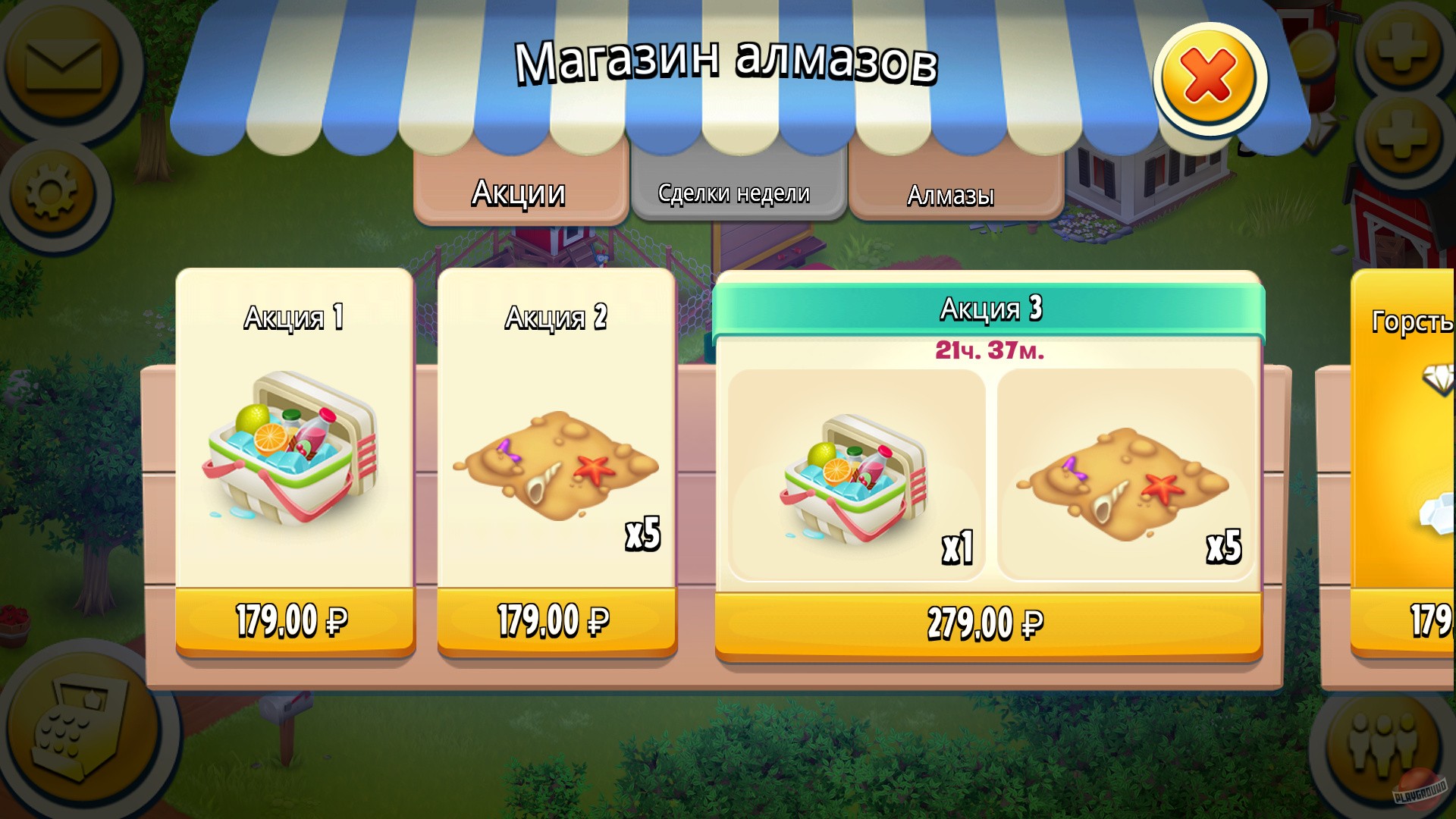Buy Акция 1 for 179,00 ₽
Image resolution: width=1456 pixels, height=819 pixels.
coord(292,620)
